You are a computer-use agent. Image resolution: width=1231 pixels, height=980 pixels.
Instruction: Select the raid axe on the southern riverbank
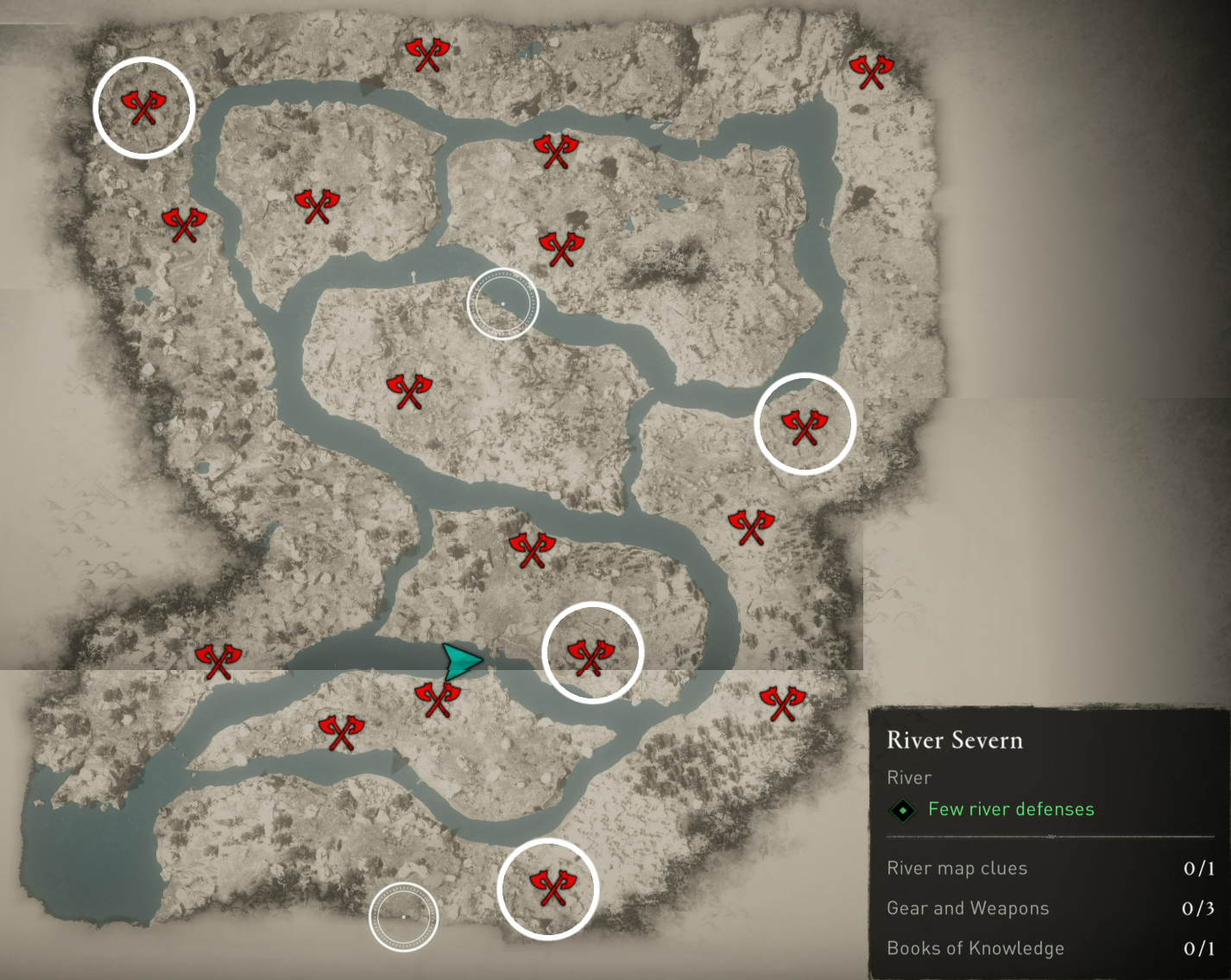click(340, 730)
